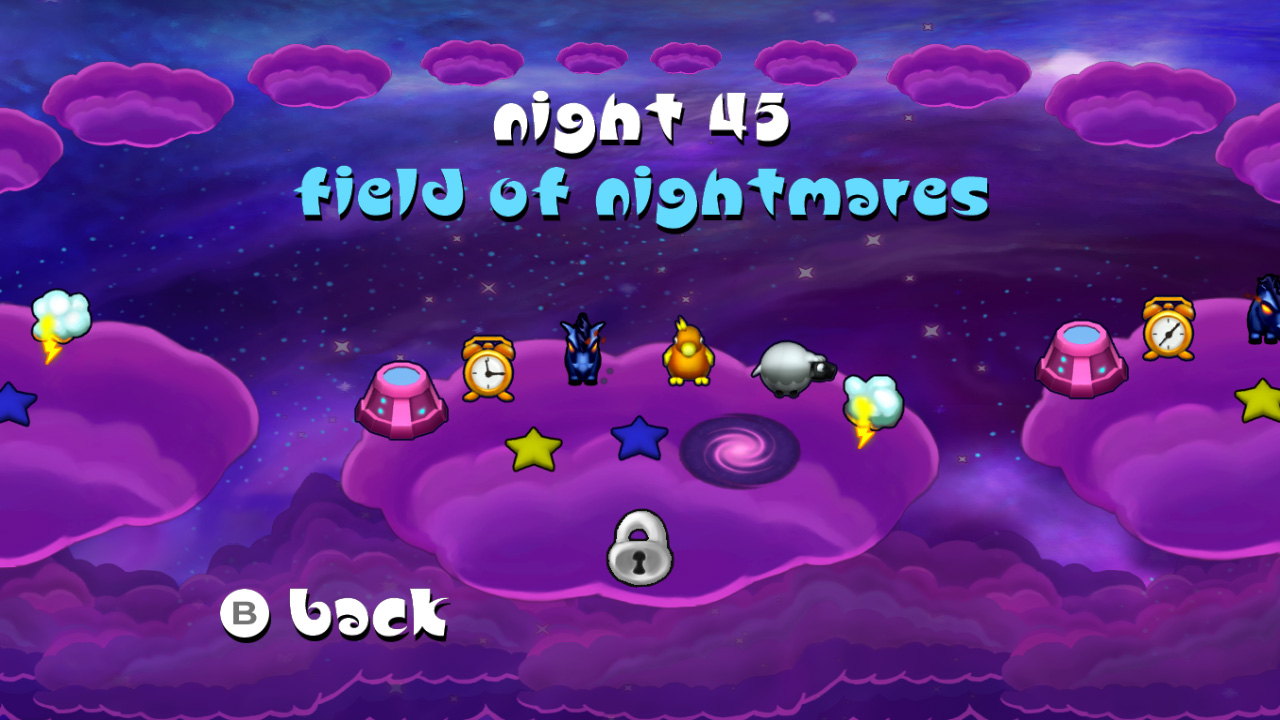Click the pink launch pad on center cloud

pyautogui.click(x=405, y=400)
